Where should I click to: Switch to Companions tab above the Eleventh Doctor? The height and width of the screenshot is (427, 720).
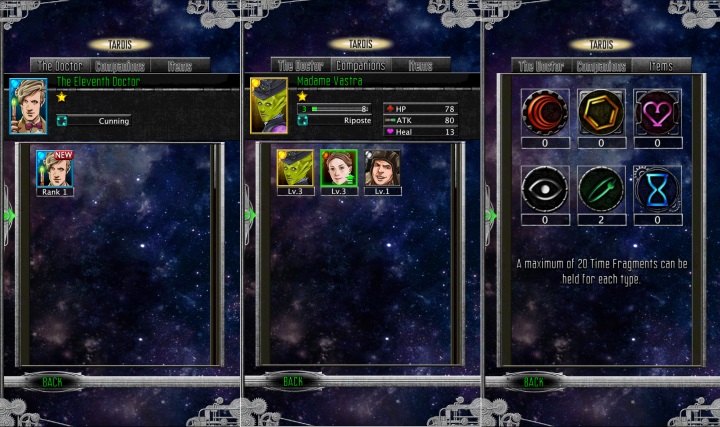119,66
